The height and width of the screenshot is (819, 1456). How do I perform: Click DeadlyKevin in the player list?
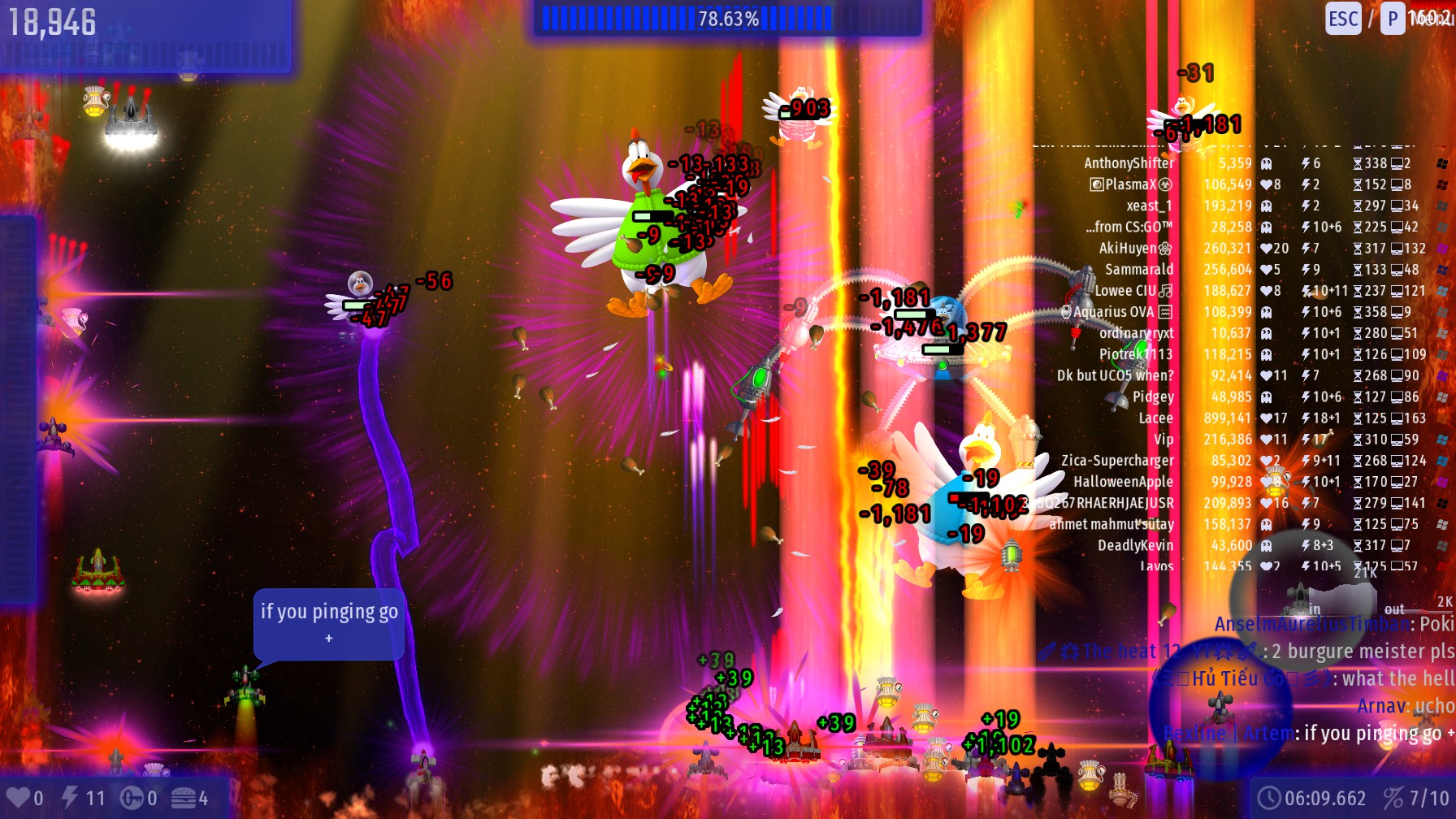tap(1135, 545)
